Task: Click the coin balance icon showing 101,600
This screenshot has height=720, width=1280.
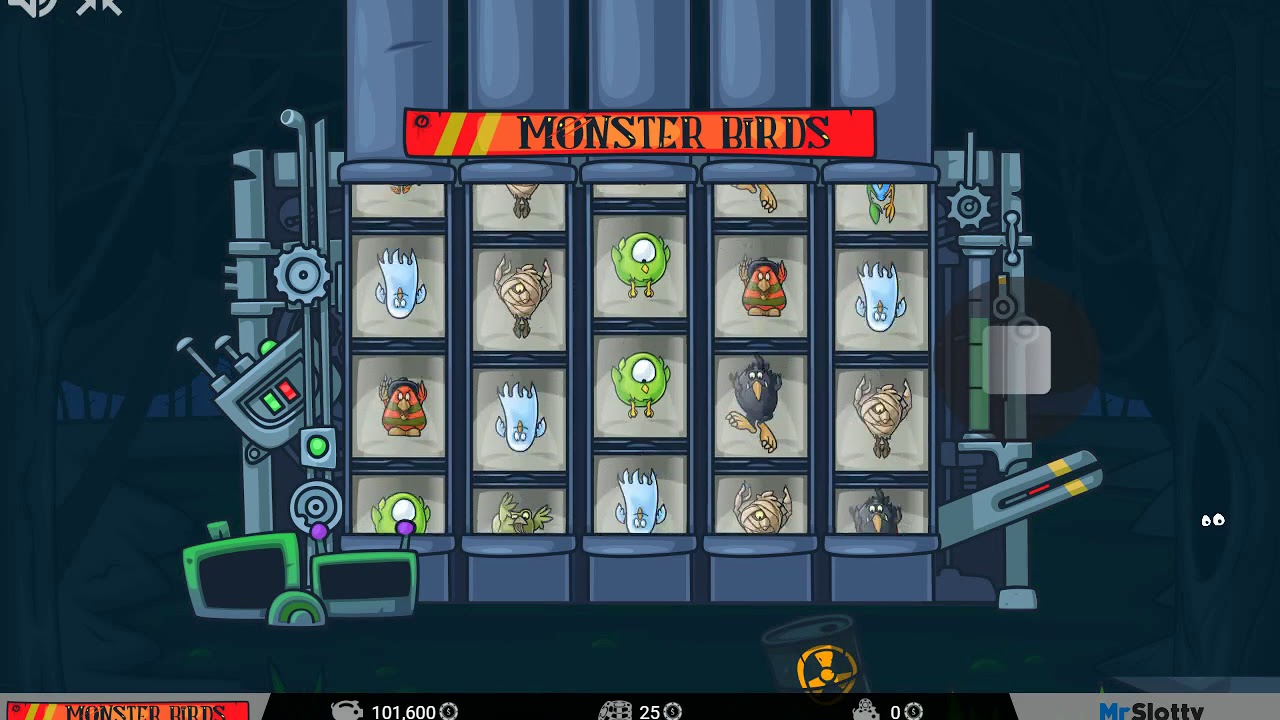Action: click(x=348, y=712)
